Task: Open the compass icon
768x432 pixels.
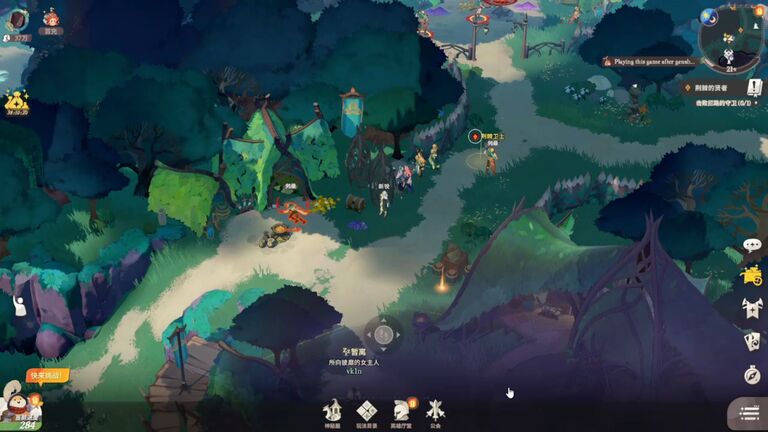Action: pyautogui.click(x=752, y=374)
